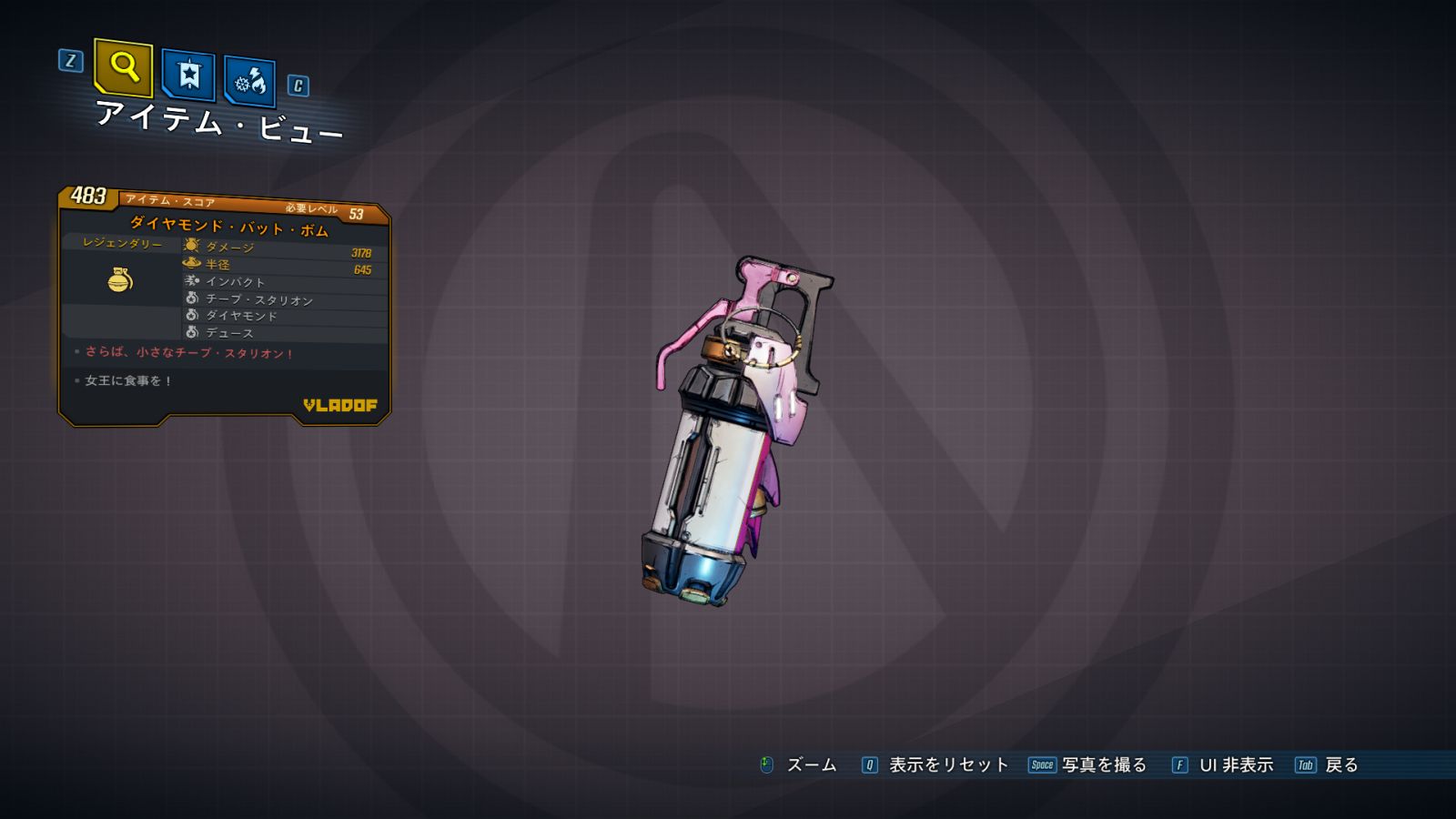Open the gear and flame tab
1456x819 pixels.
coord(249,82)
